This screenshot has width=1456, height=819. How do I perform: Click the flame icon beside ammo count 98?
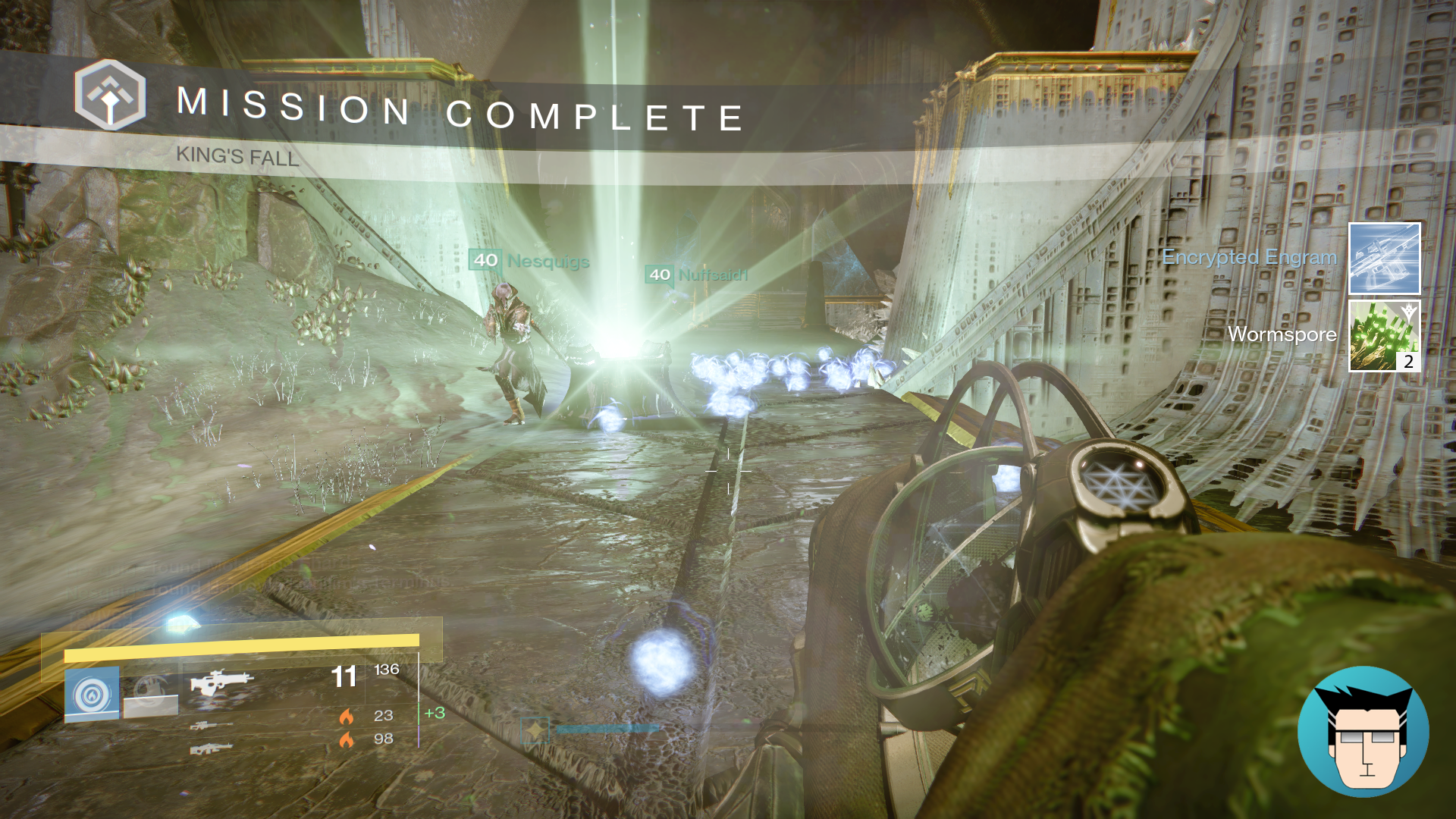click(348, 739)
